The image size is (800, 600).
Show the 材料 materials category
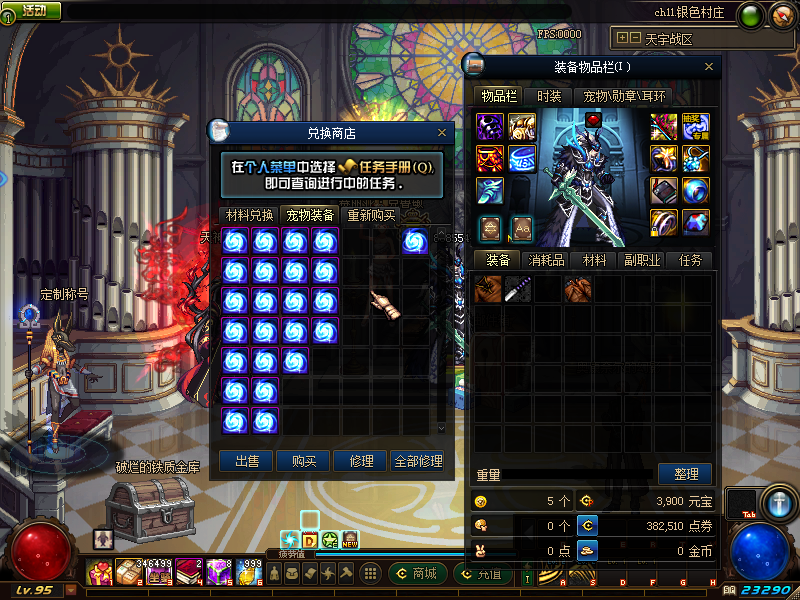tap(595, 260)
